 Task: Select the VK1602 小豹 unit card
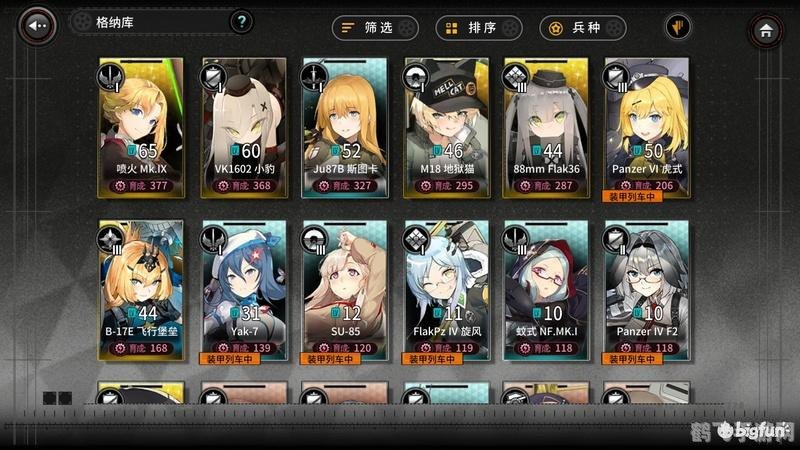click(244, 124)
